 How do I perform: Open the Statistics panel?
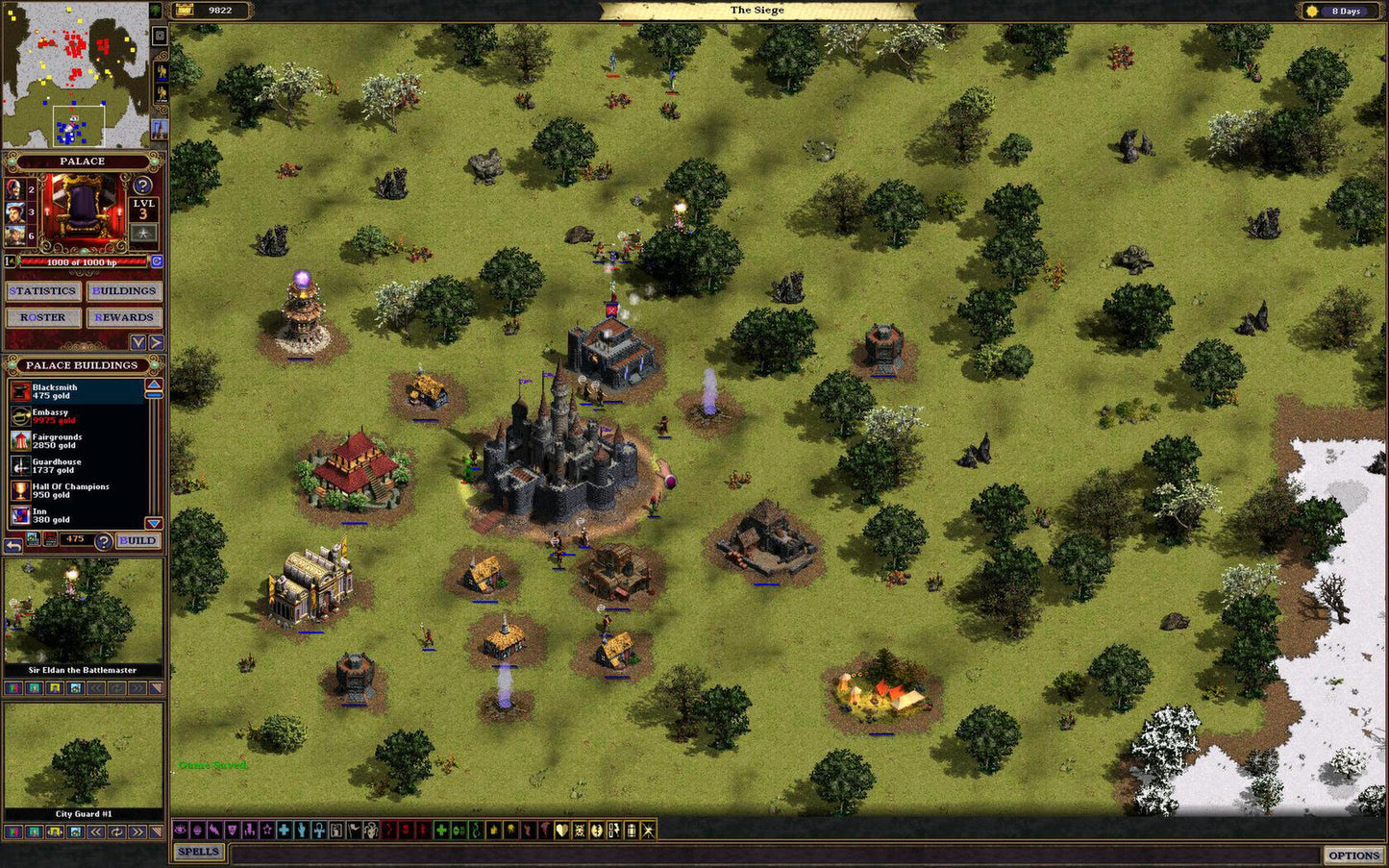[x=43, y=291]
